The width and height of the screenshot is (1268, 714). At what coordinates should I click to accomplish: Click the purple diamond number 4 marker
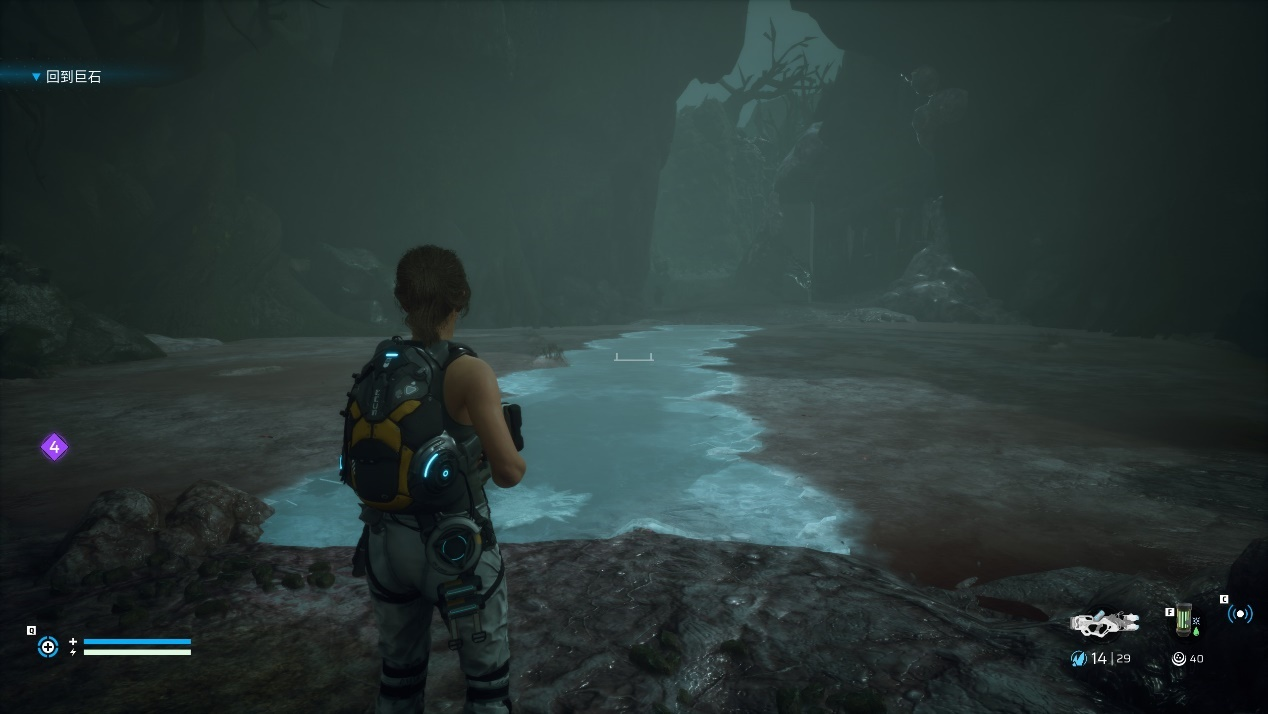[x=54, y=447]
